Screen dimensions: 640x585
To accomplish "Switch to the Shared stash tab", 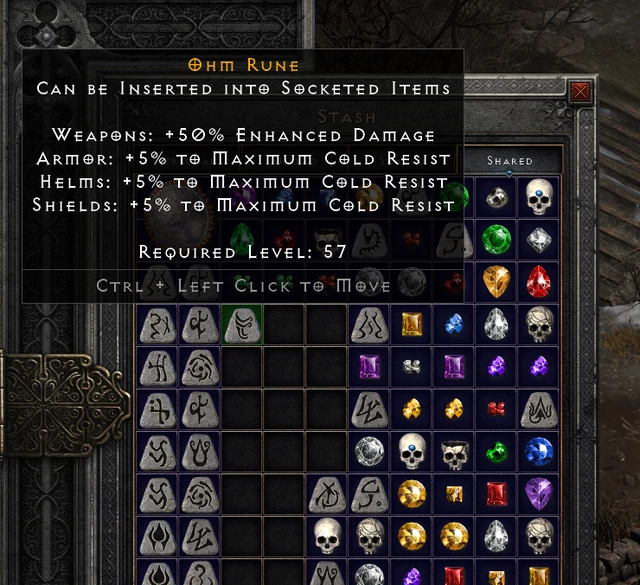I will click(510, 160).
